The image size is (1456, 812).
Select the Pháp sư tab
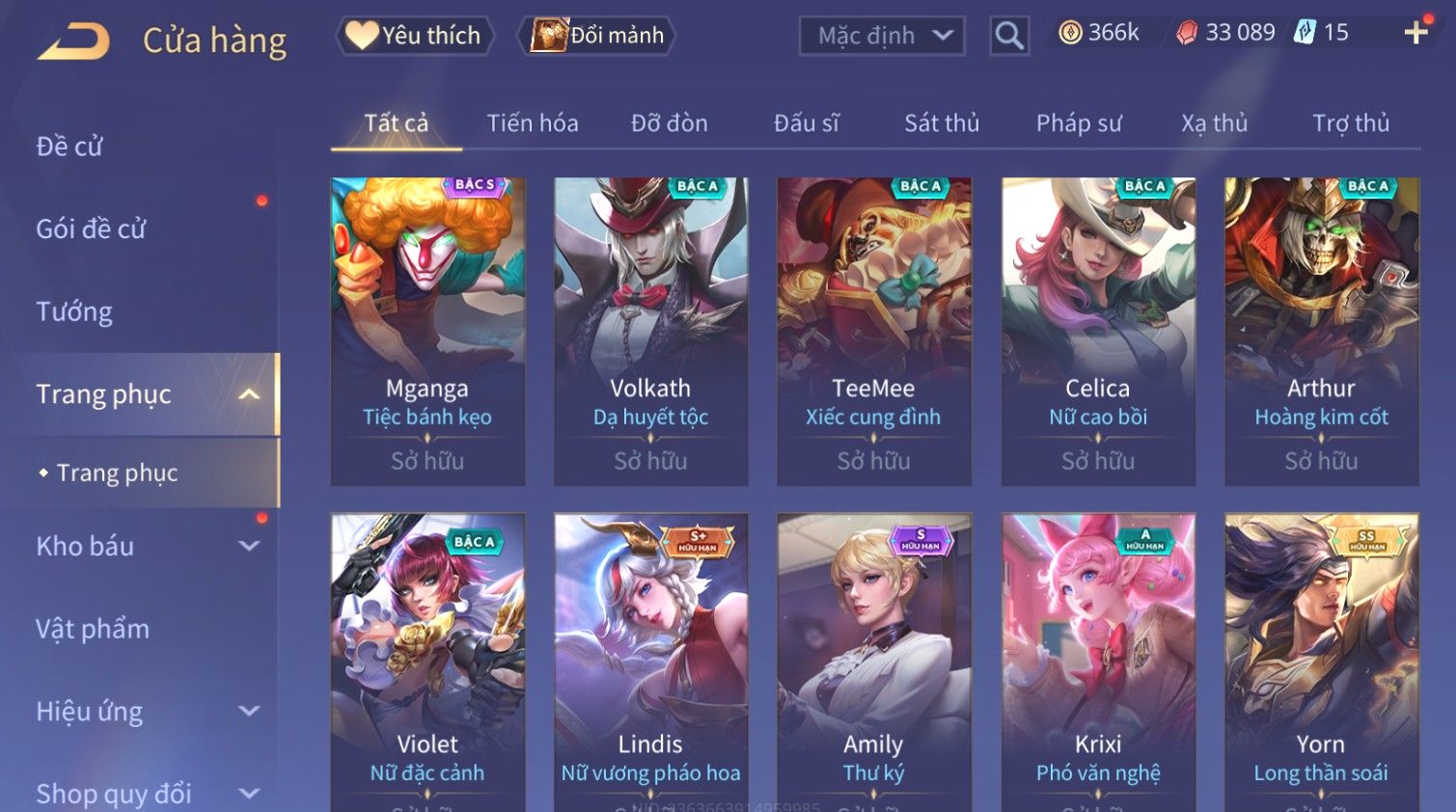1079,123
